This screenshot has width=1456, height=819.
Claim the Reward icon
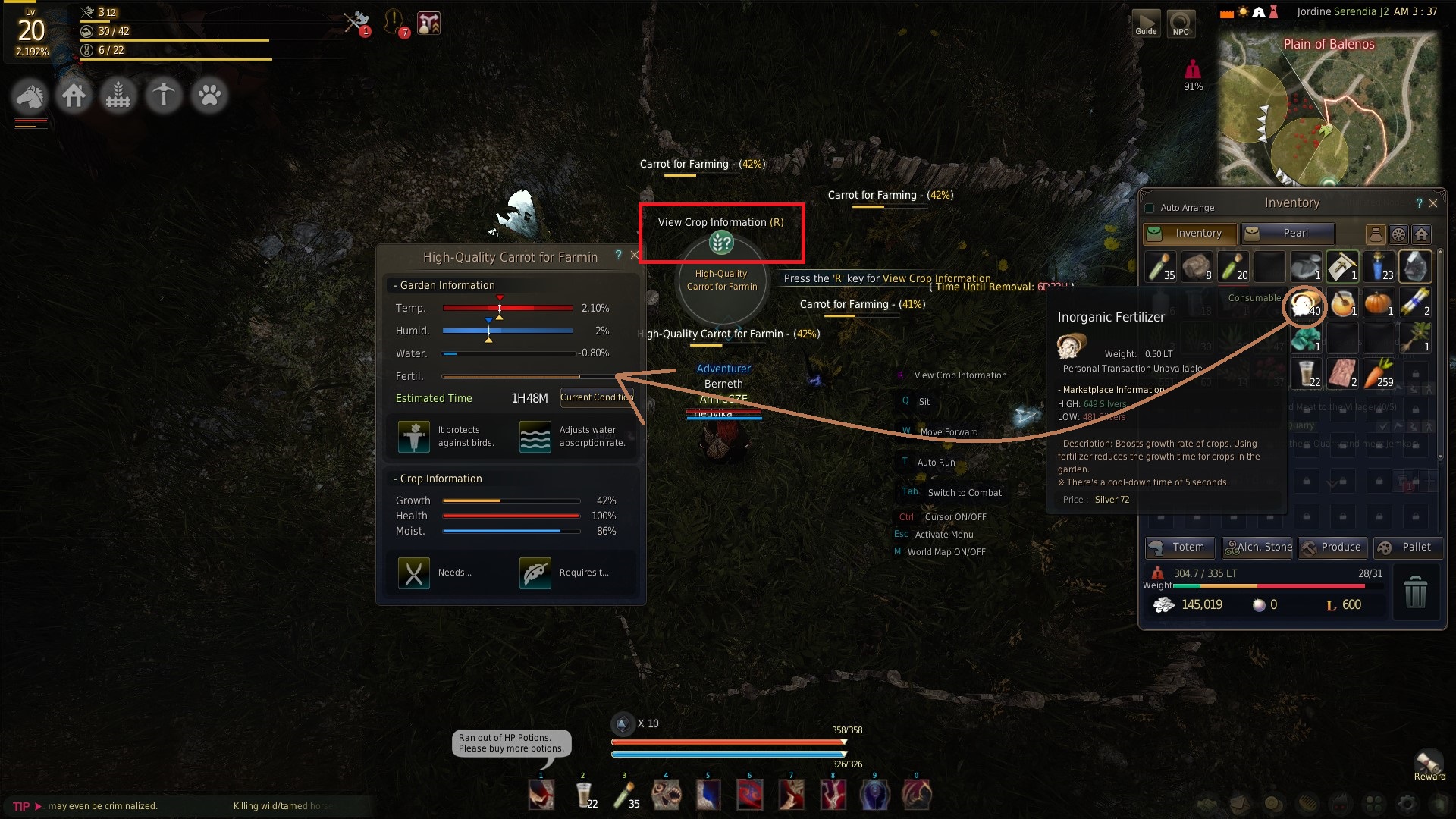coord(1429,764)
